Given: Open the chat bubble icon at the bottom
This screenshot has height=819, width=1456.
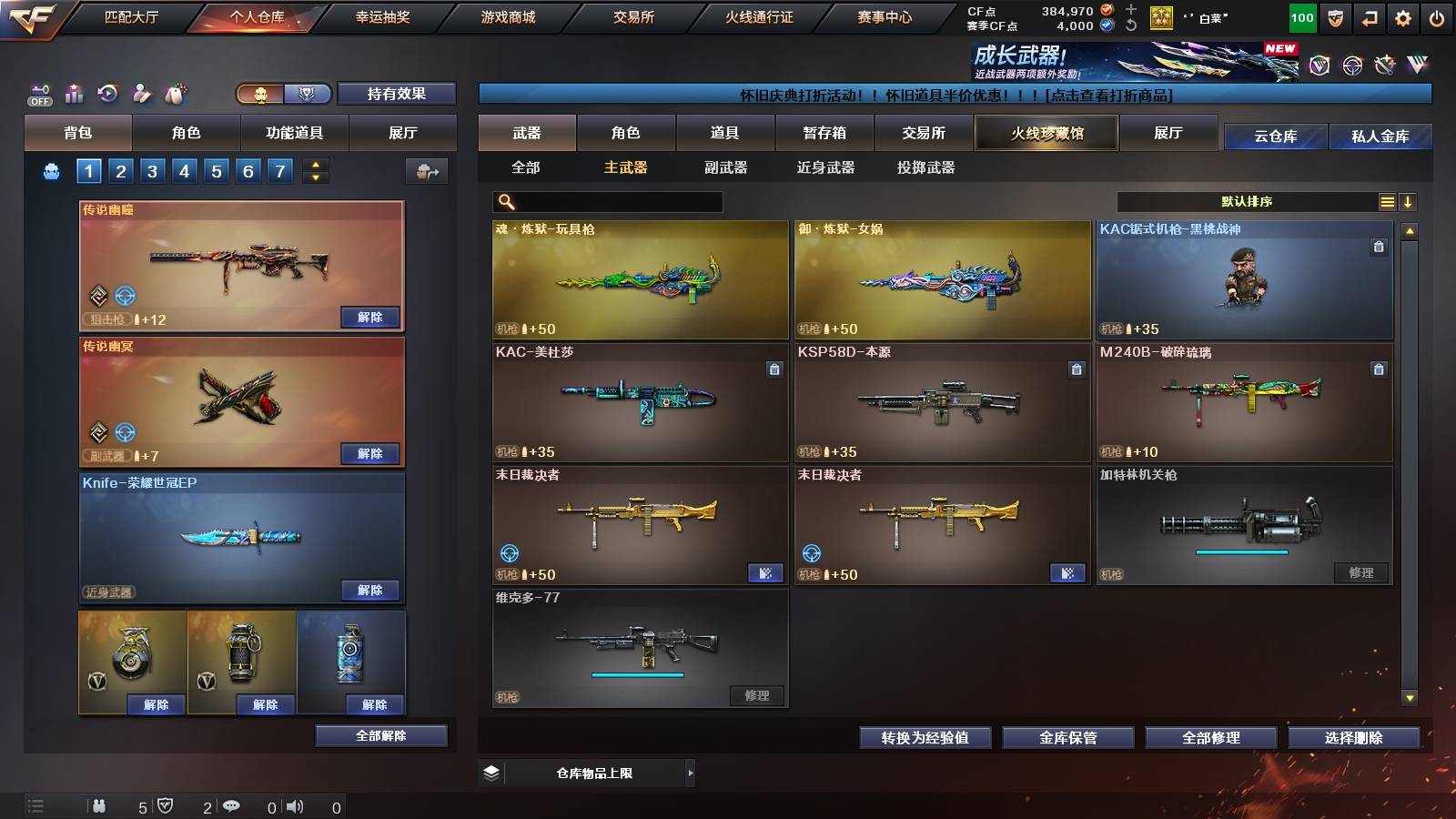Looking at the screenshot, I should (231, 805).
